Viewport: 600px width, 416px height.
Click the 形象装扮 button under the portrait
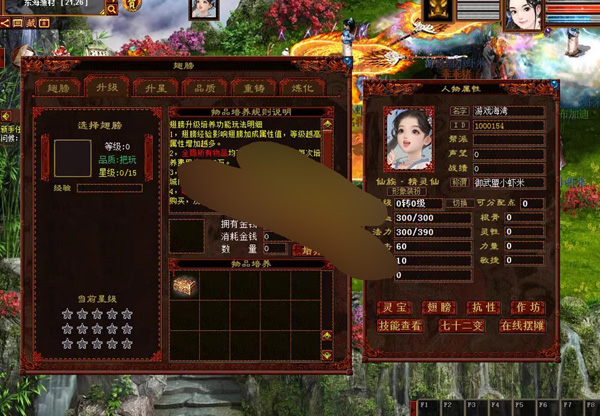[x=408, y=191]
